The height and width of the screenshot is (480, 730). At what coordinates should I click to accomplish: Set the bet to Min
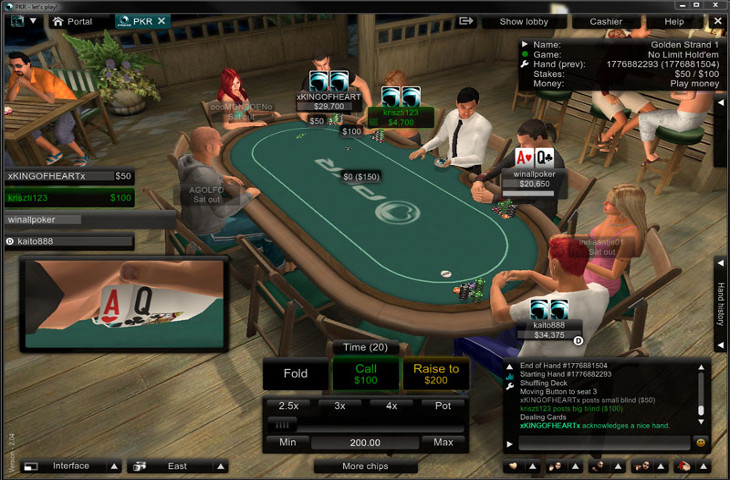click(288, 442)
